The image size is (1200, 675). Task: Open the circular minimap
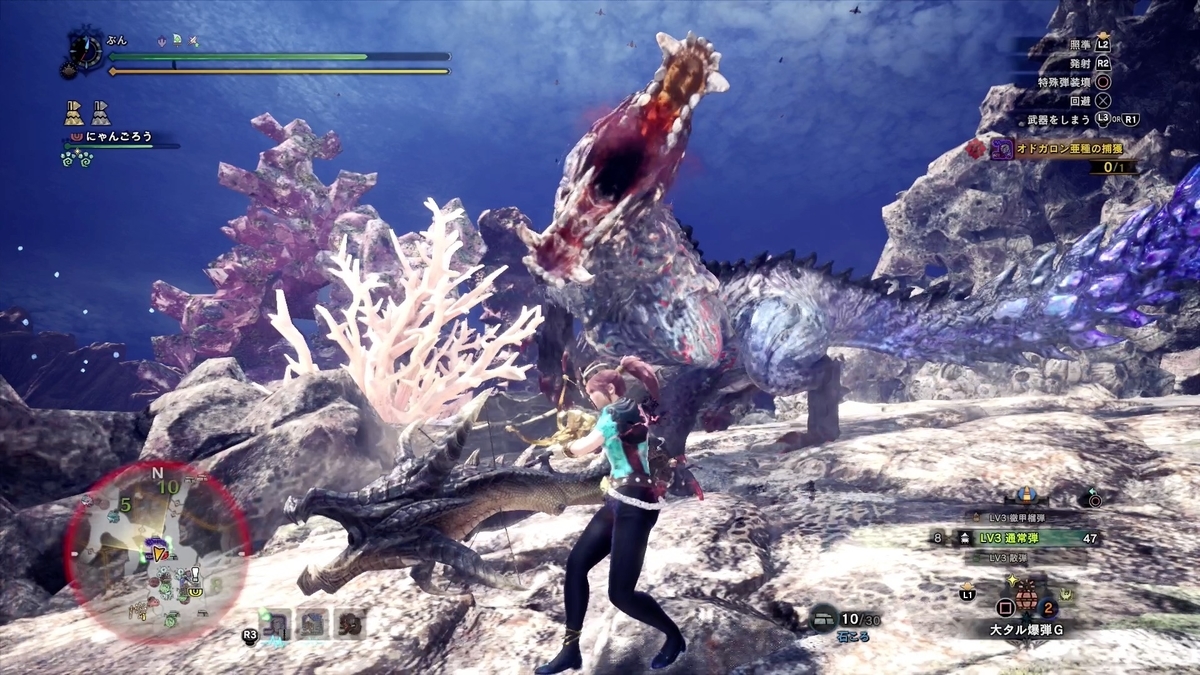tap(157, 550)
